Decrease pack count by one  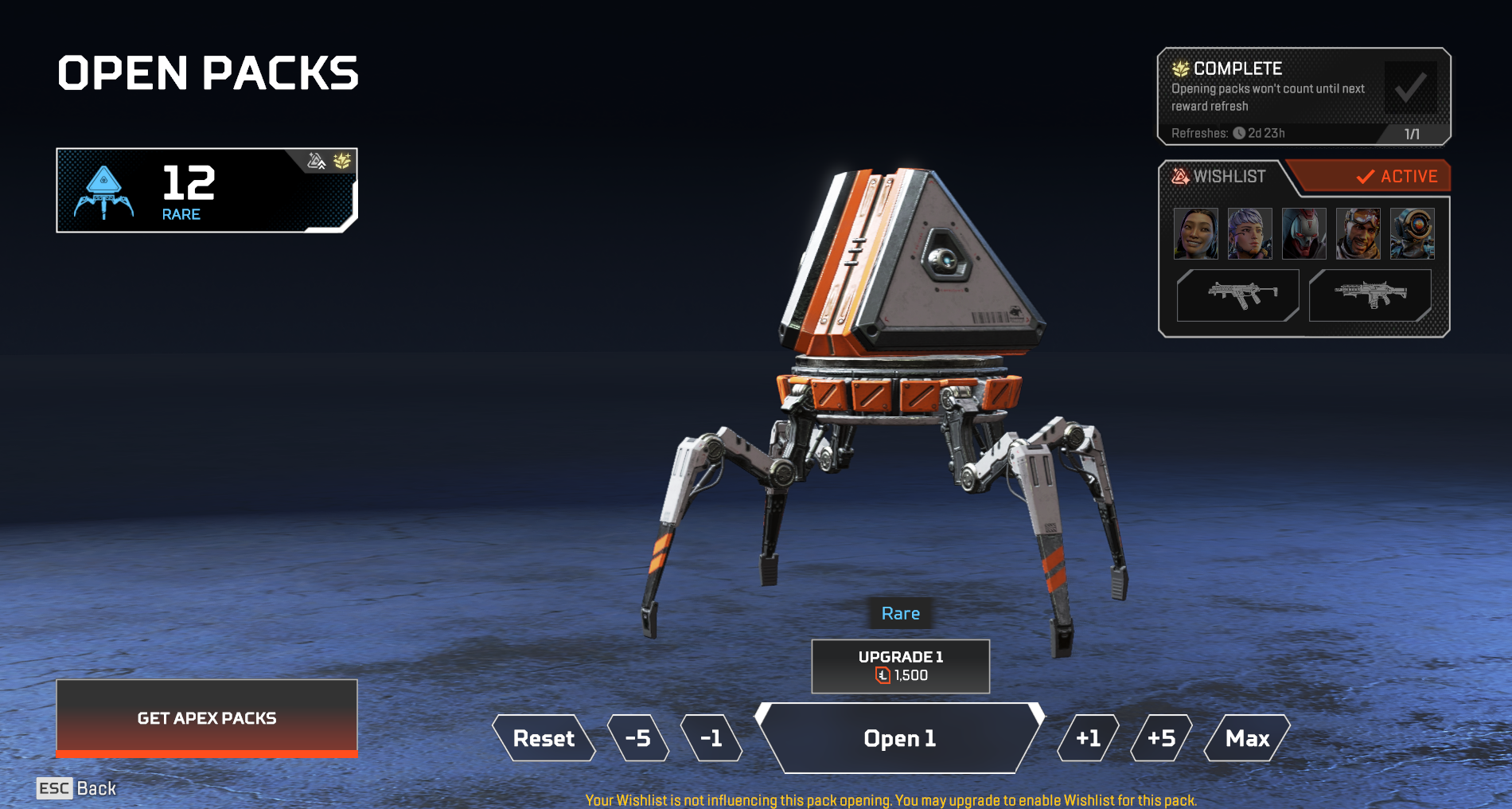tap(711, 738)
